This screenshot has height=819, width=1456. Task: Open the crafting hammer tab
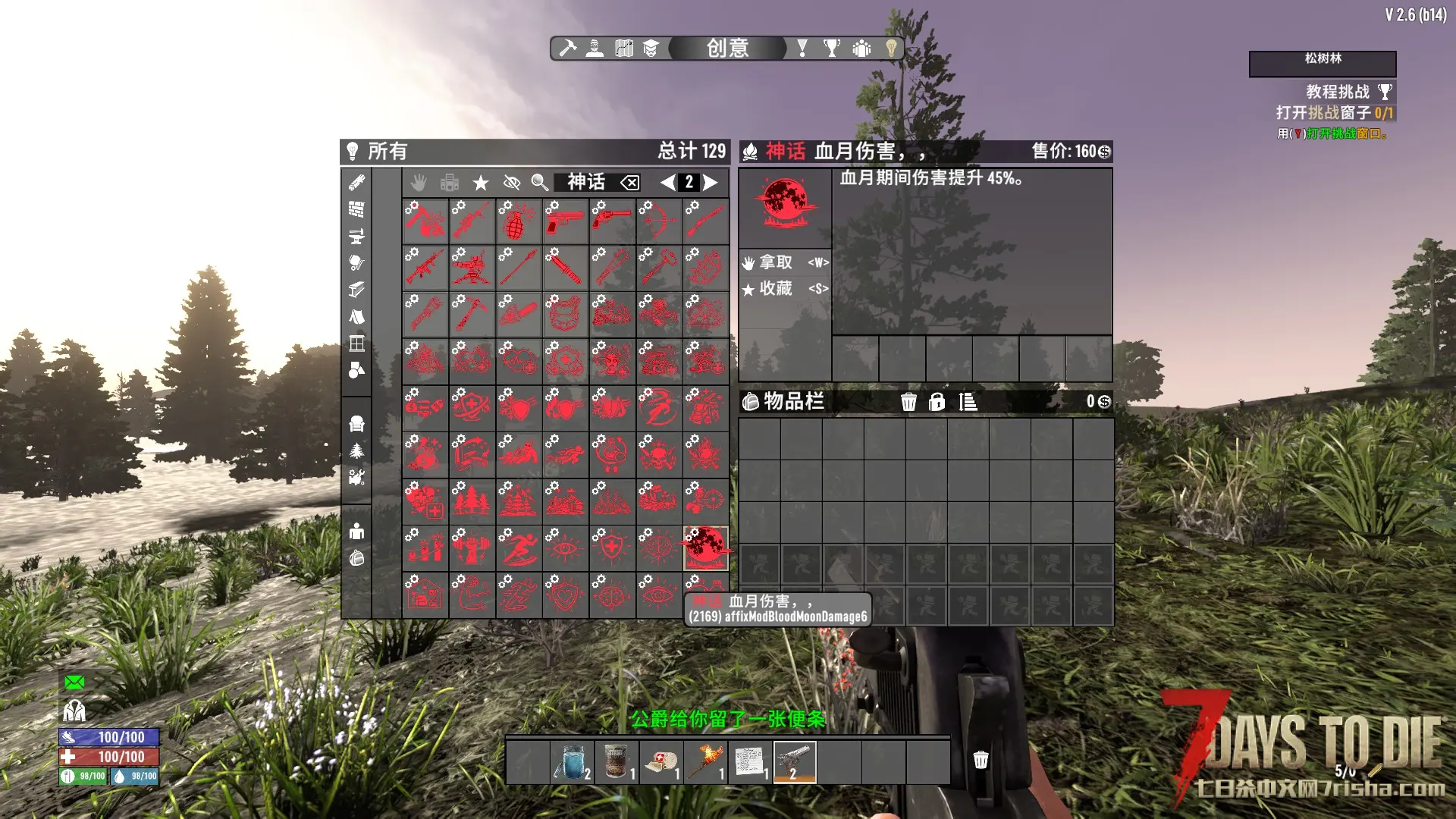click(568, 49)
